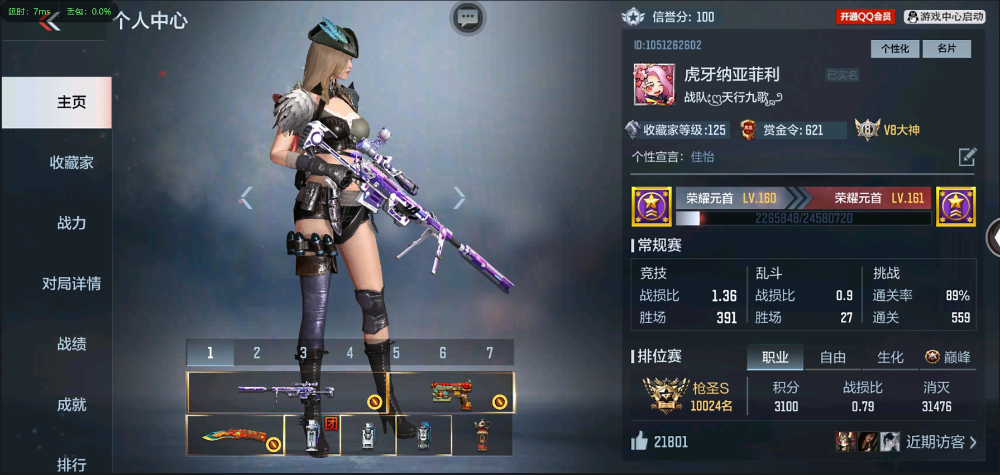Edit the personal declaration with pencil icon

[x=966, y=156]
